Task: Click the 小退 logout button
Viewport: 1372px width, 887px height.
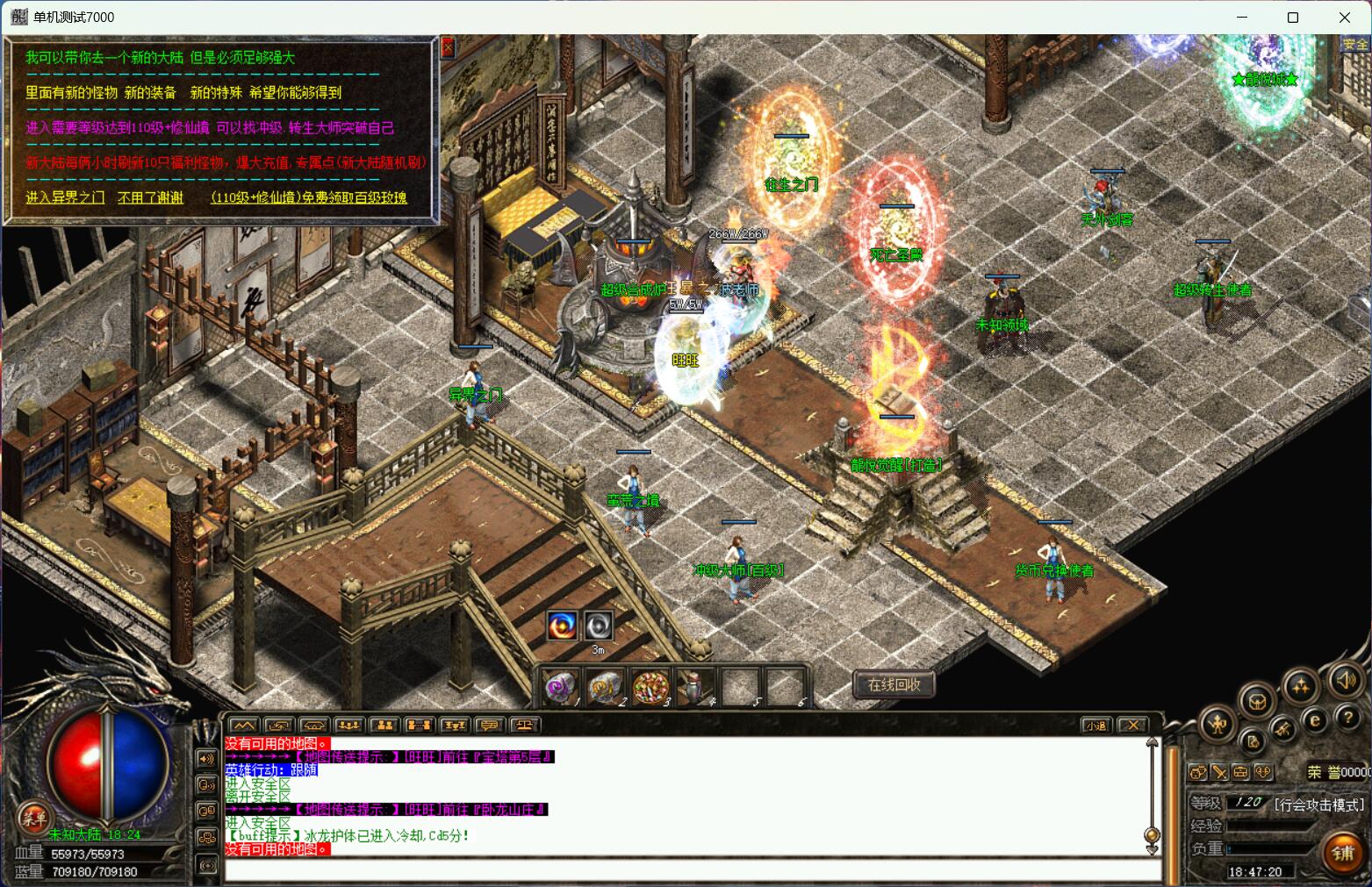Action: coord(1095,725)
